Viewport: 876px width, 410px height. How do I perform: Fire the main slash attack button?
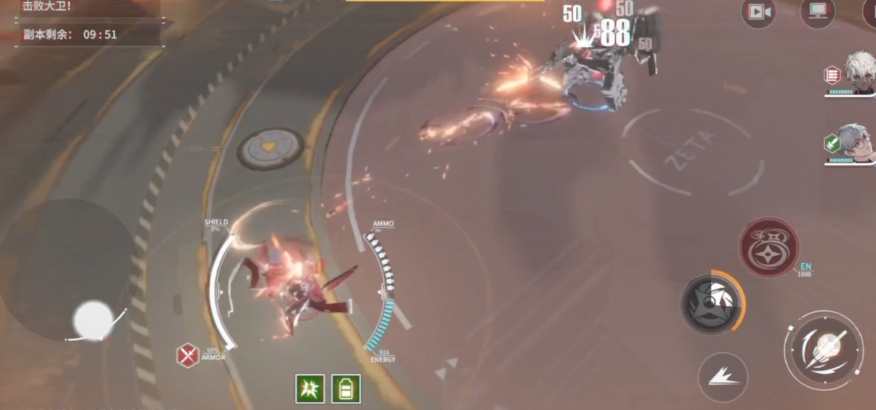point(824,349)
